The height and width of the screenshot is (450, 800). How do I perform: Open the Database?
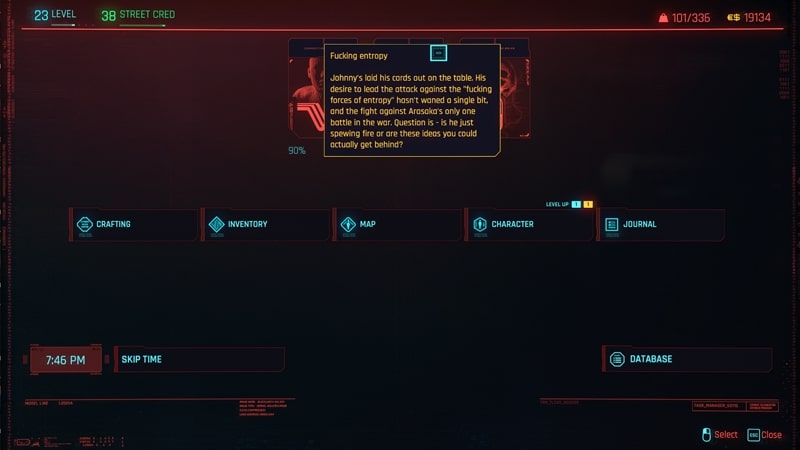[688, 359]
